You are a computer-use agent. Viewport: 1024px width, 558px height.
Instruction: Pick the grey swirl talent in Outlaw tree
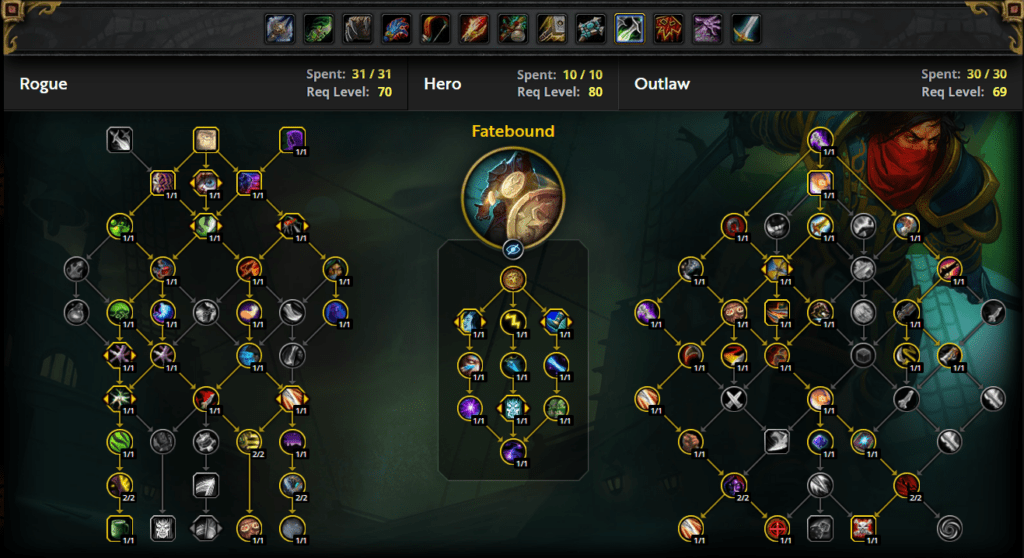947,527
